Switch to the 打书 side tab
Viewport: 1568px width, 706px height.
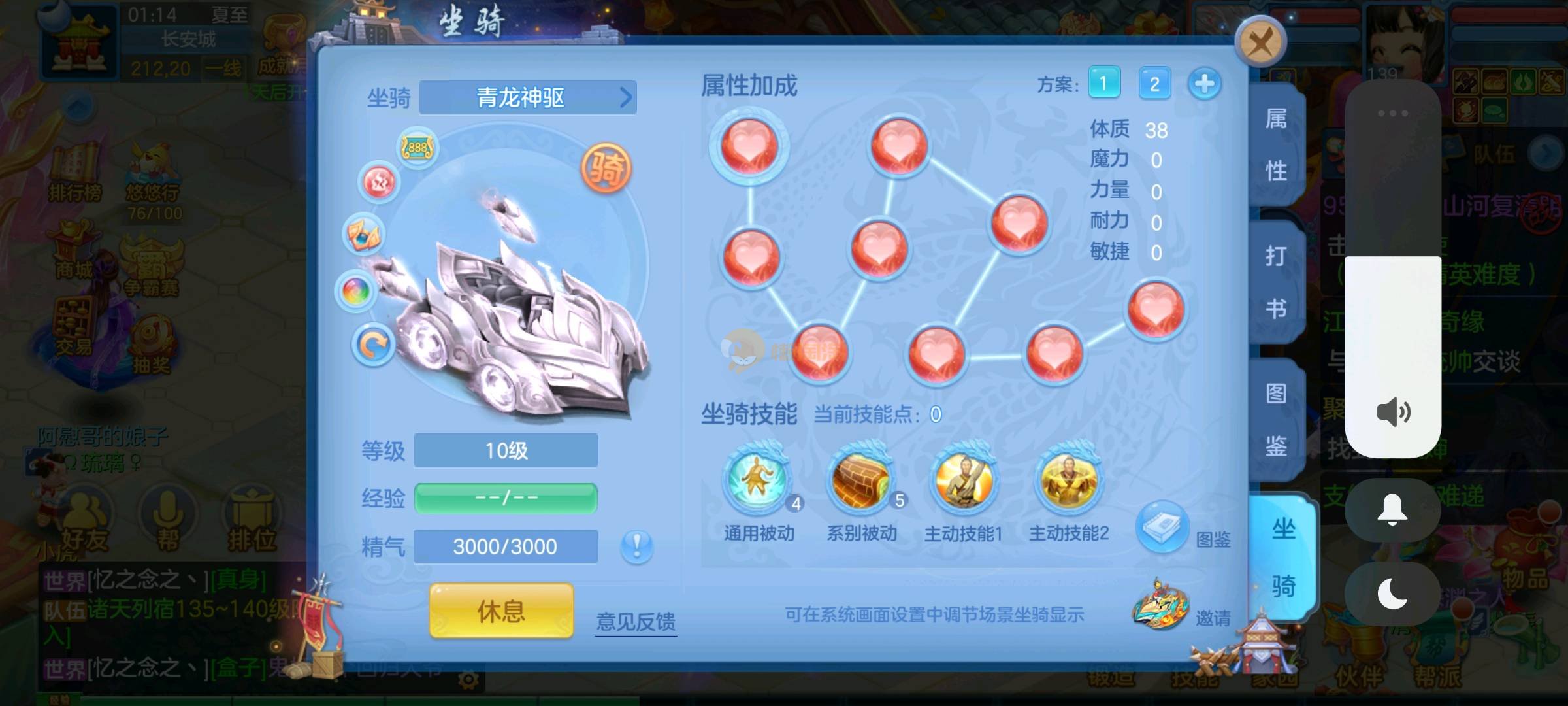pyautogui.click(x=1276, y=282)
